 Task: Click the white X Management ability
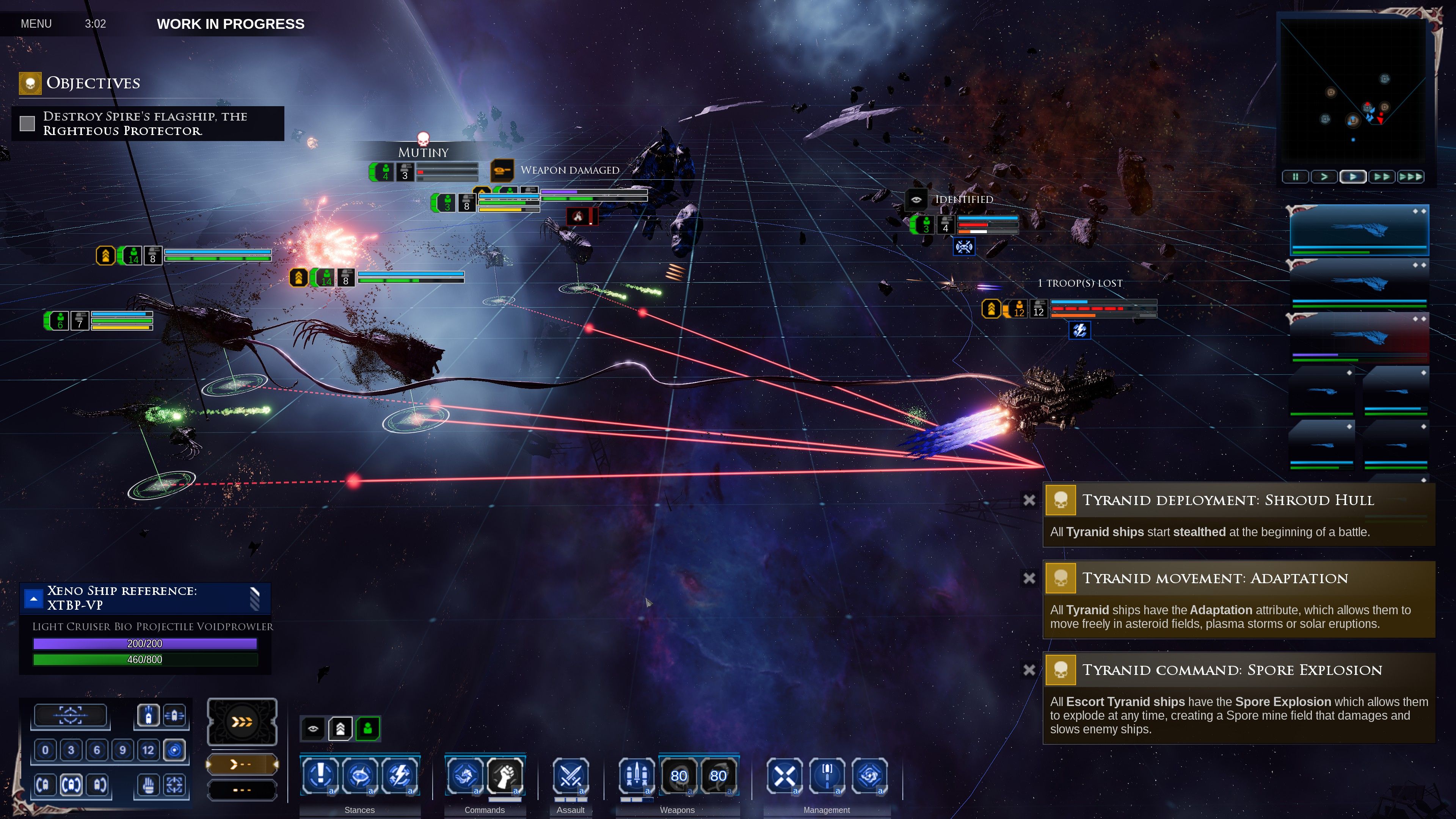click(x=784, y=775)
